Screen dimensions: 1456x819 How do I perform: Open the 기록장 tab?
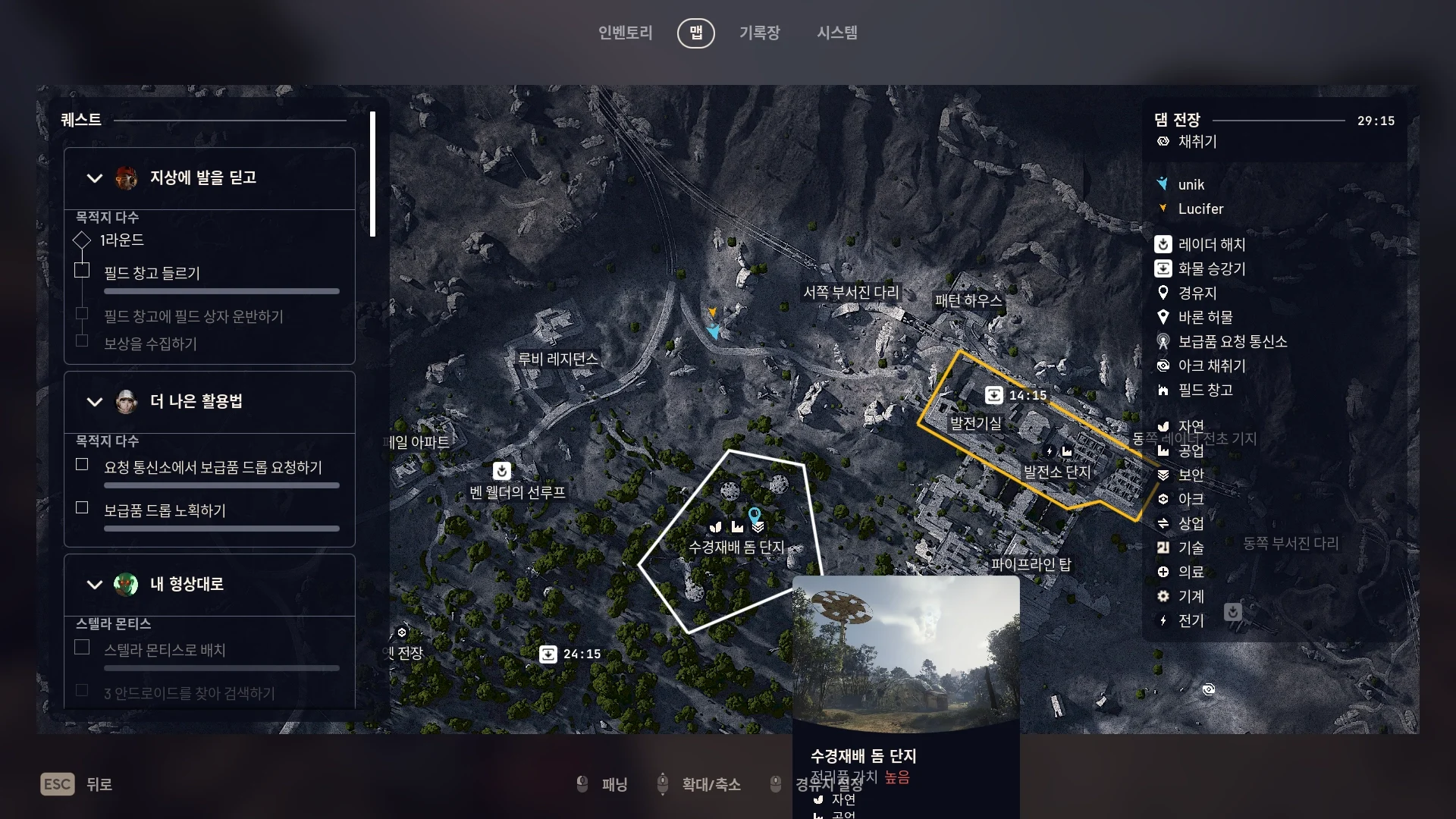(x=759, y=33)
